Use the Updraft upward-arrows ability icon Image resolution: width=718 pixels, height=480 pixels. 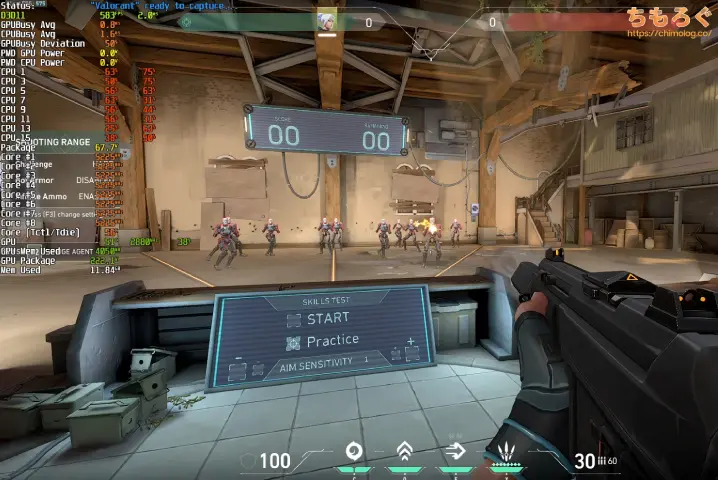click(x=404, y=451)
